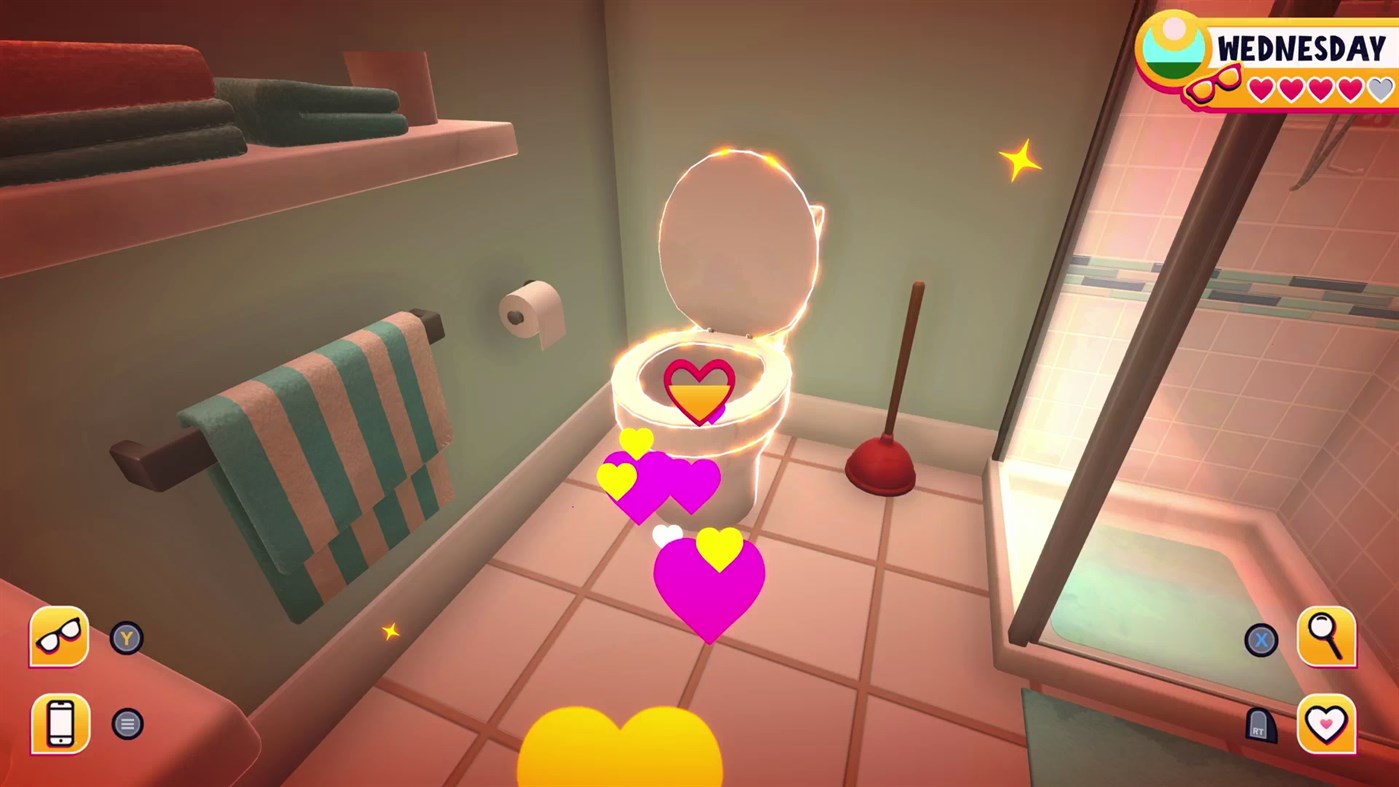Click the magnifying glass inspect icon

click(1326, 637)
